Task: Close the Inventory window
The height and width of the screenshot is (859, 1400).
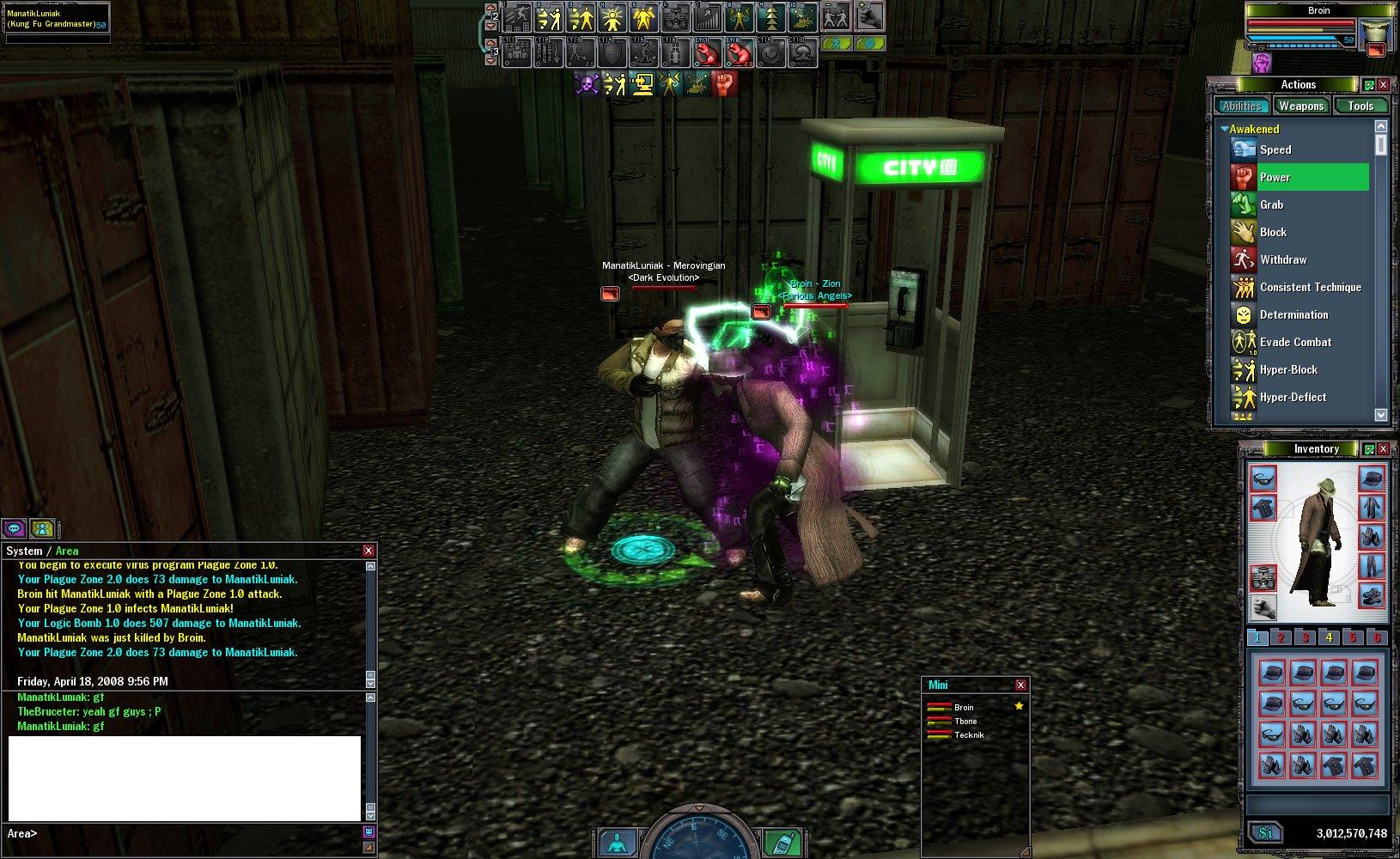Action: click(x=1383, y=449)
